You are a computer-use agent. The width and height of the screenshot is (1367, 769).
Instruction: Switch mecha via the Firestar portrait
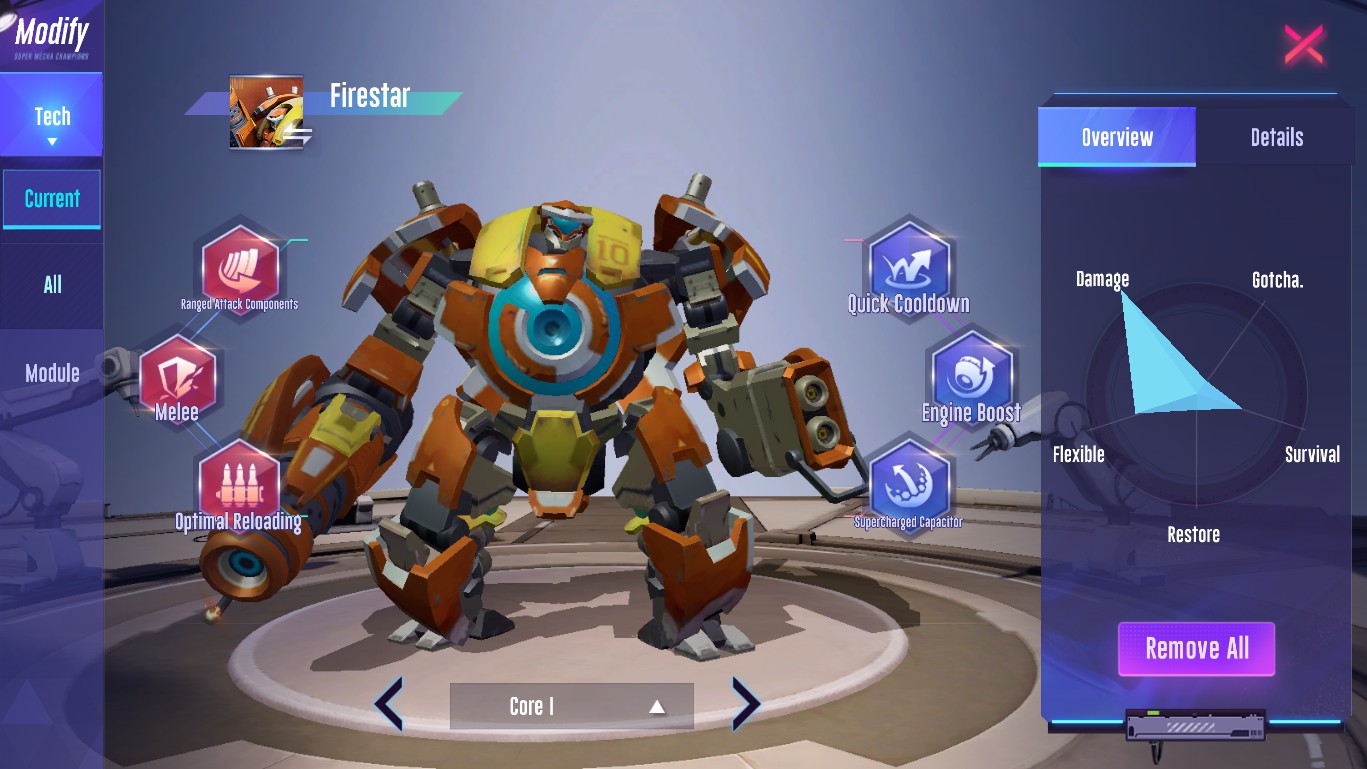coord(267,112)
